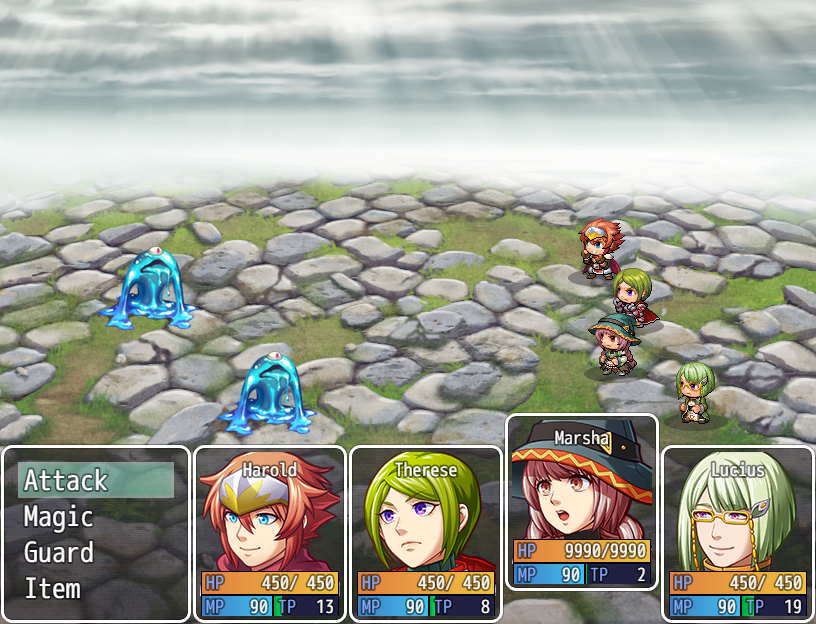Screen dimensions: 816x624
Task: Pick the Guard command
Action: (95, 553)
